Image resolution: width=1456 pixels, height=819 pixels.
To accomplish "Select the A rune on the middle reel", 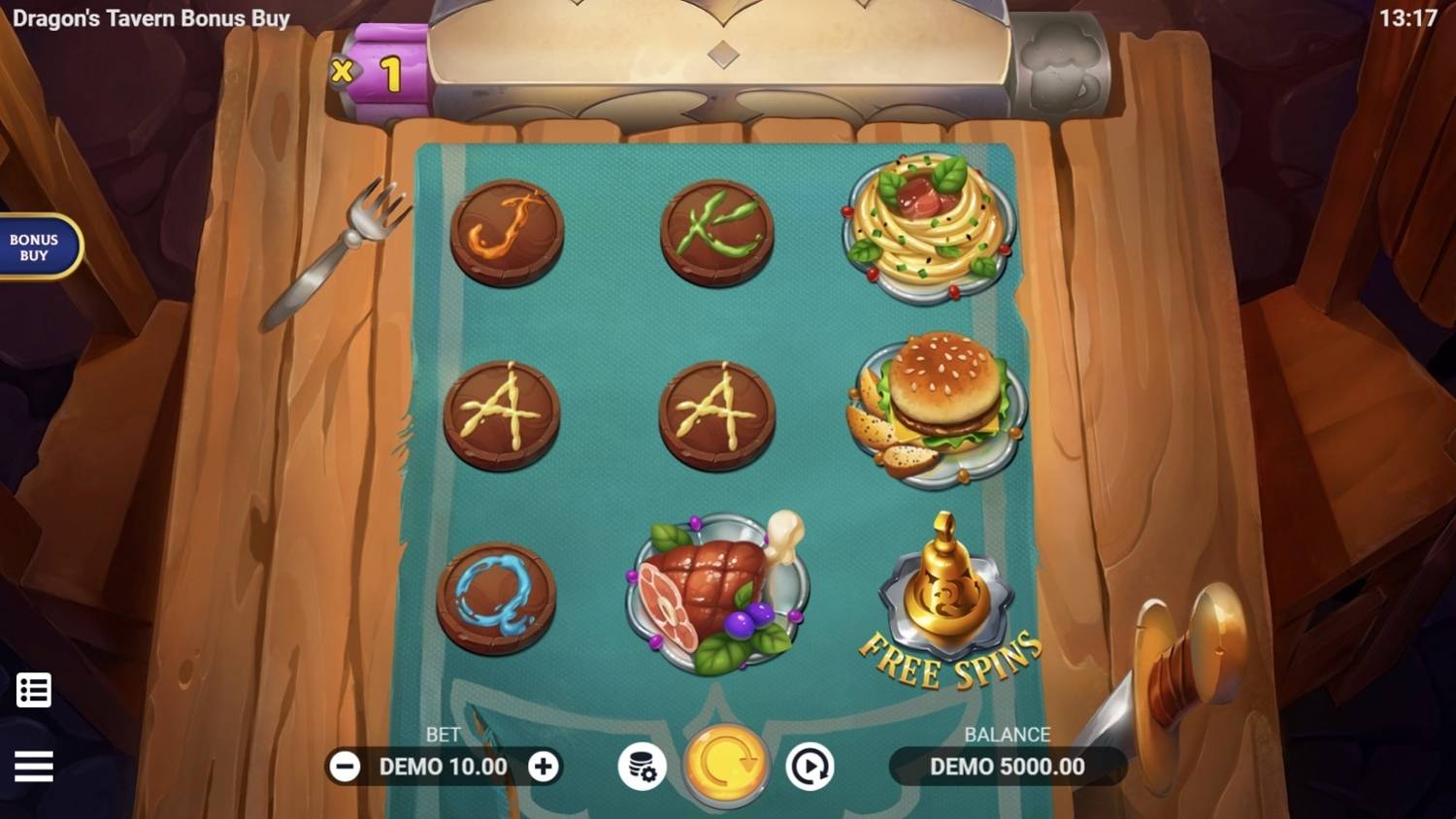I will (715, 412).
